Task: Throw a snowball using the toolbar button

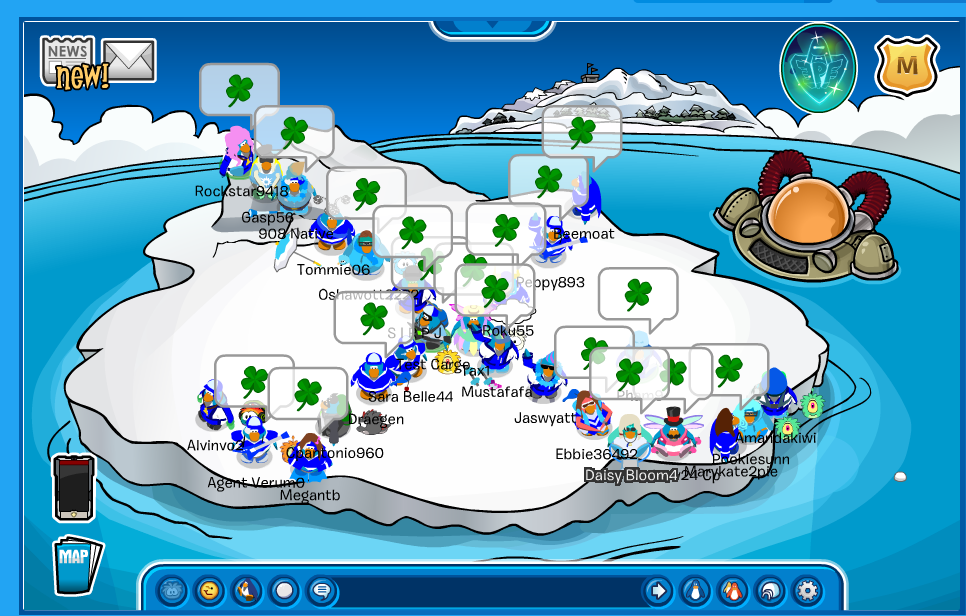Action: click(x=283, y=590)
